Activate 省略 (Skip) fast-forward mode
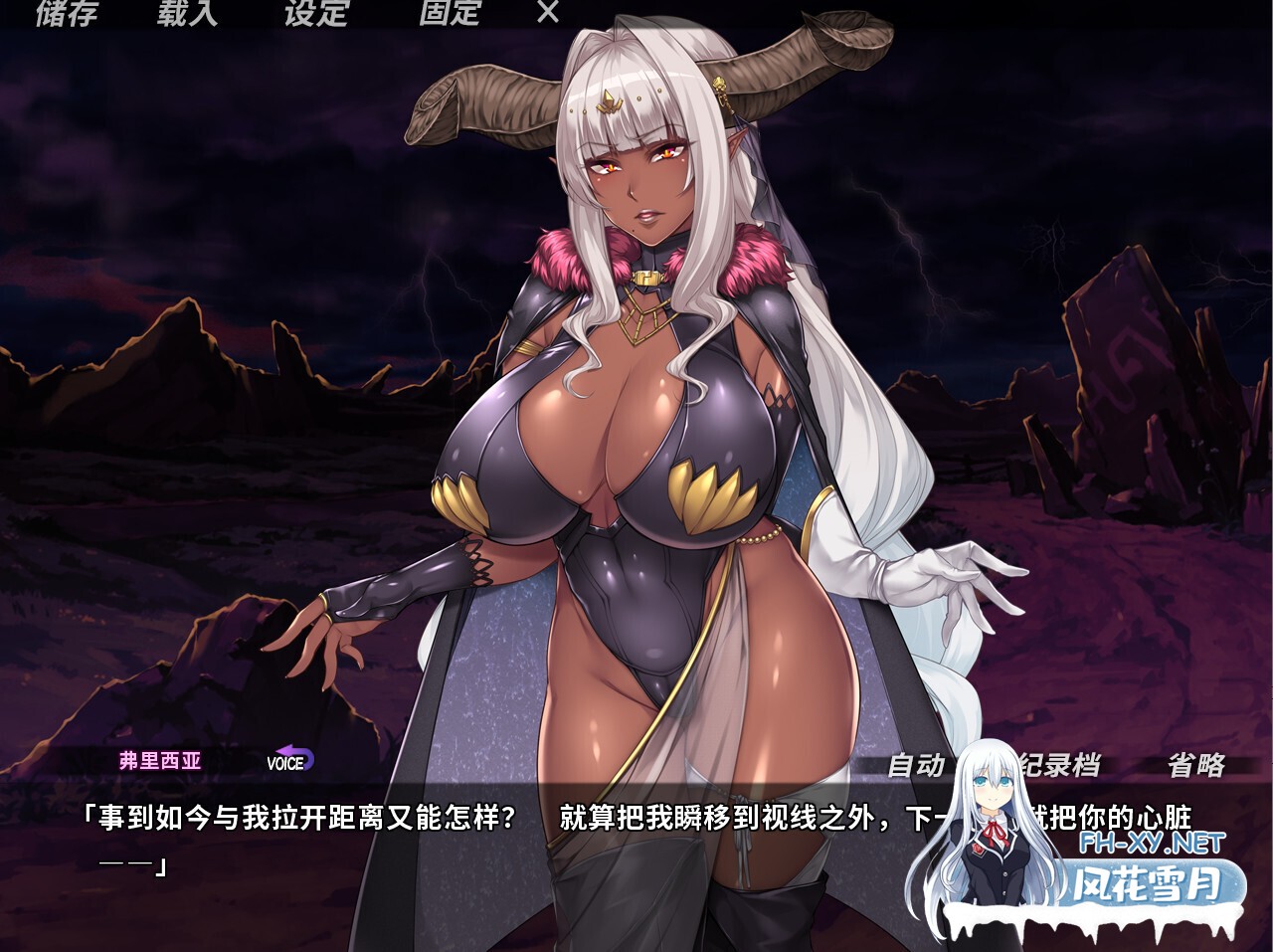Screen dimensions: 1273x952 tap(1197, 766)
